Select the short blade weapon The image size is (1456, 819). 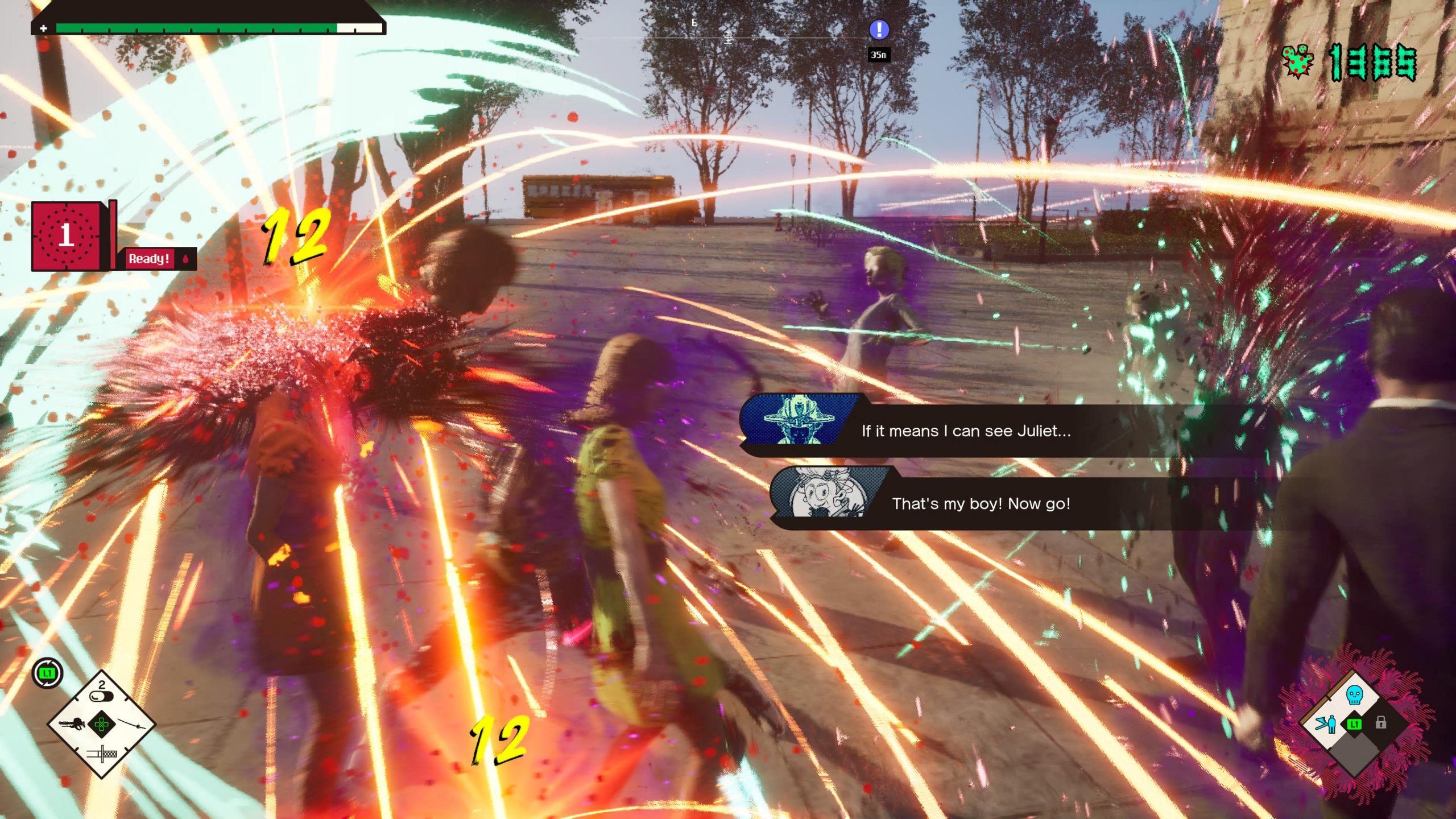(102, 754)
